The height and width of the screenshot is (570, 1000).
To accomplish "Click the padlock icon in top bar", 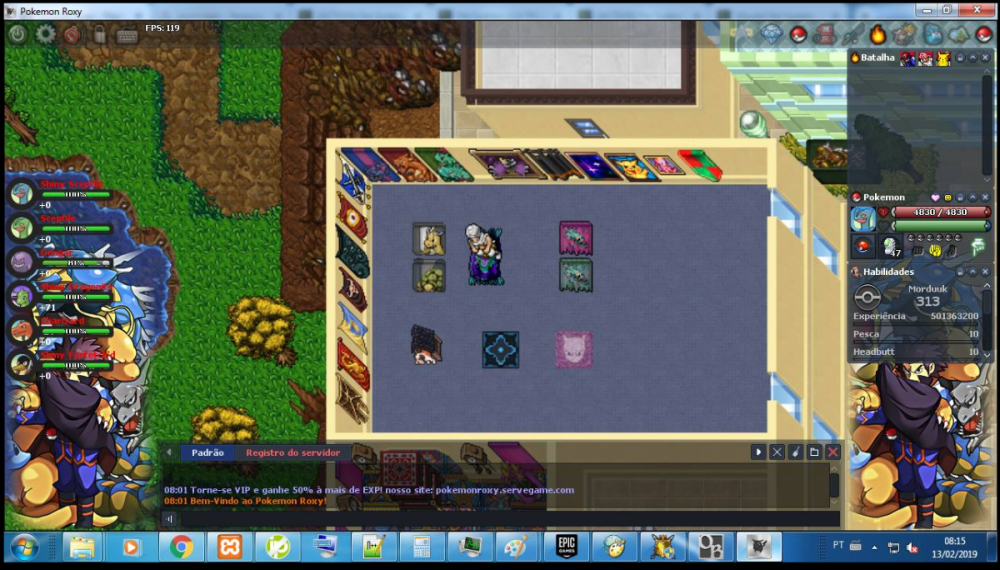I will (x=99, y=34).
